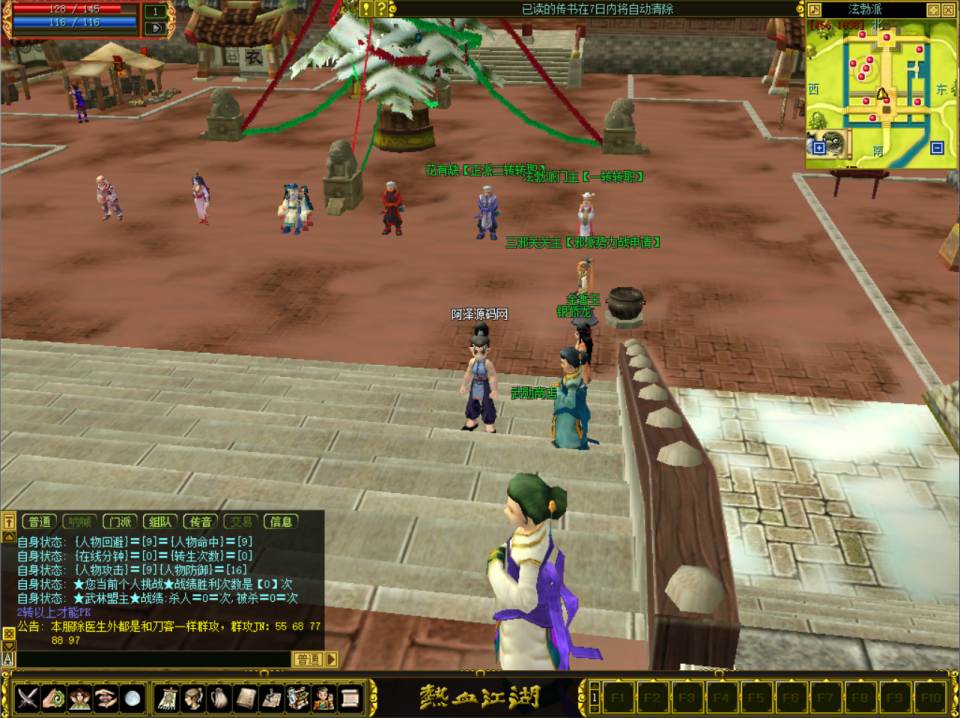Image resolution: width=960 pixels, height=718 pixels.
Task: Select the 门派 chat channel tab
Action: point(120,521)
